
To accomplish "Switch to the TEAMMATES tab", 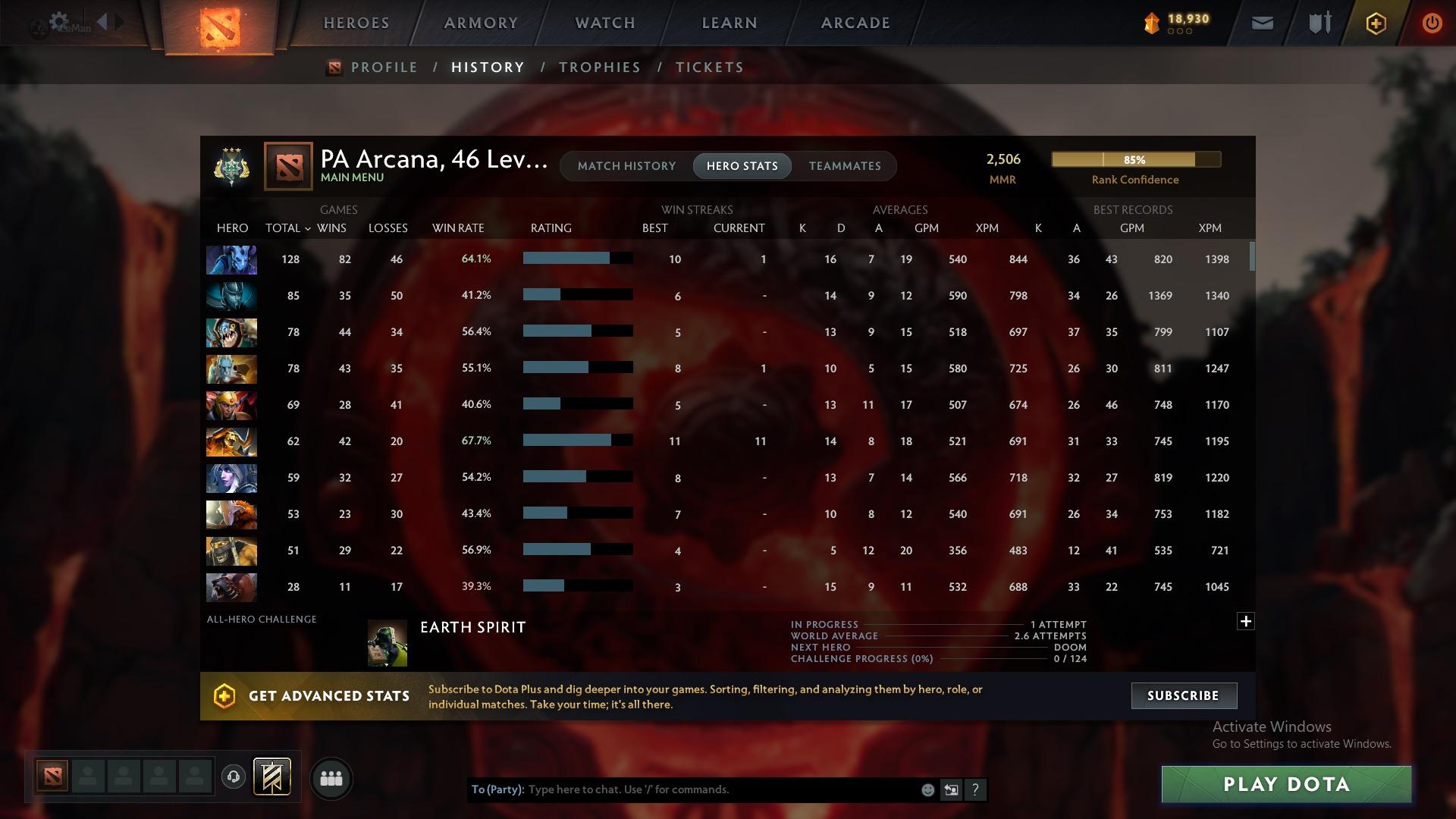I will 844,165.
